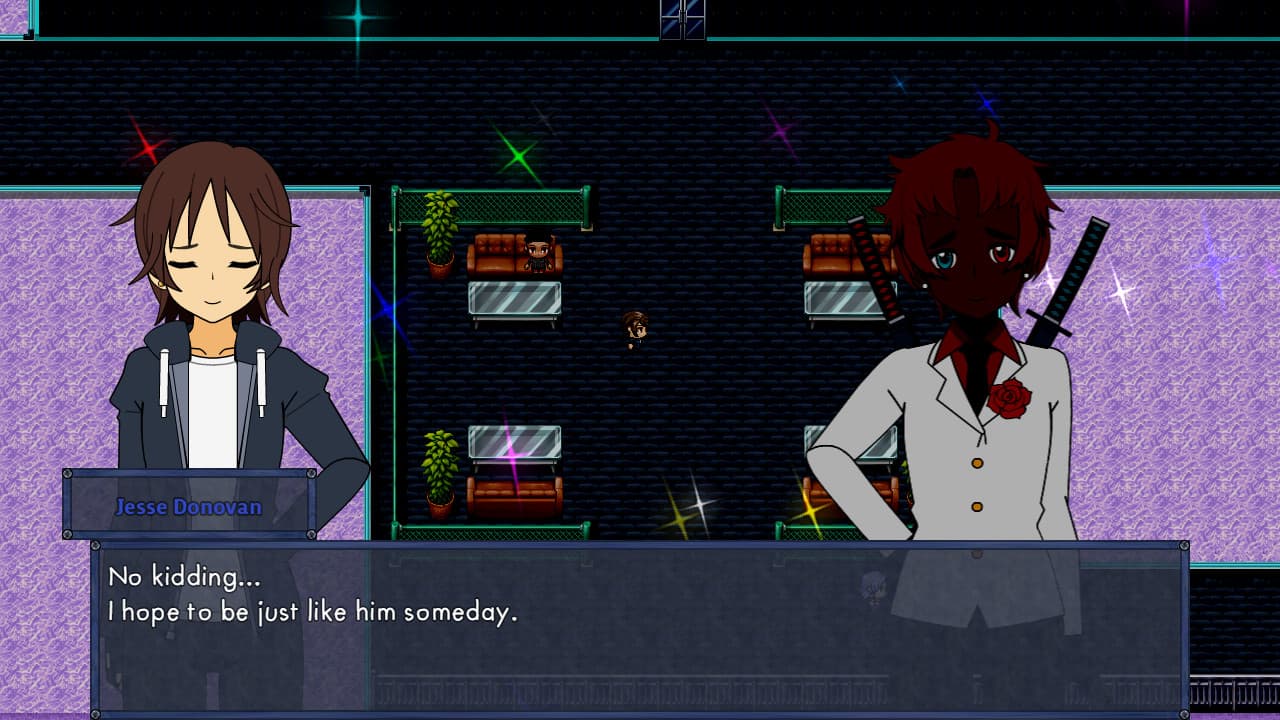This screenshot has width=1280, height=720.
Task: Click the Jesse Donovan name plate
Action: tap(190, 507)
